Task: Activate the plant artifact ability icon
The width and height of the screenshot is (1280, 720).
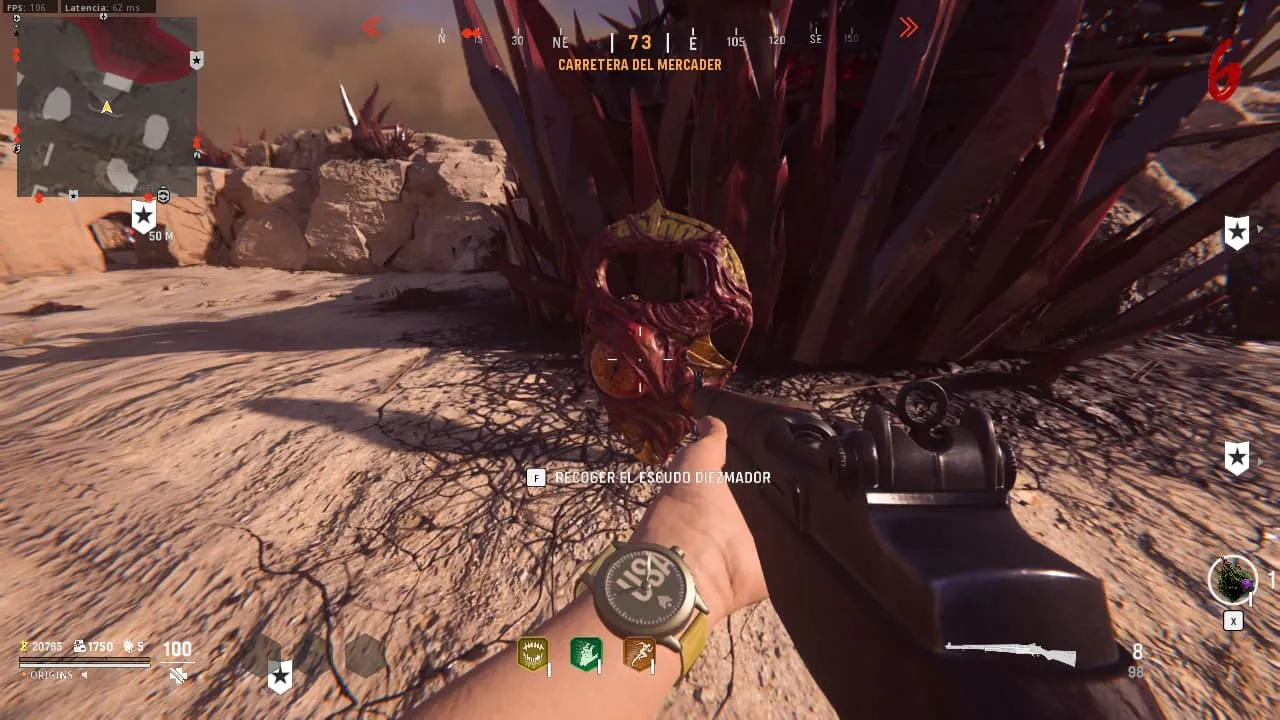Action: tap(1232, 580)
